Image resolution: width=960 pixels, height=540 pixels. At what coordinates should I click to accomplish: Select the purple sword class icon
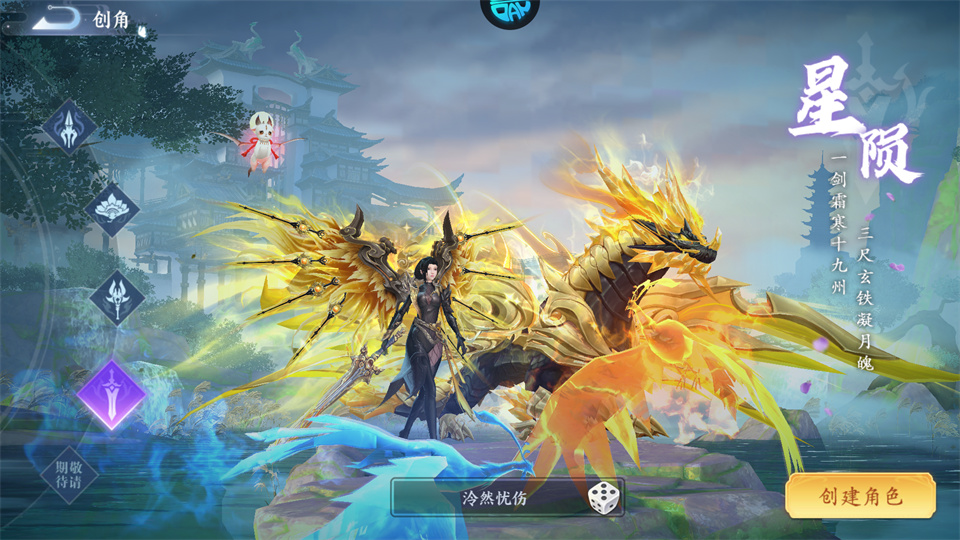(111, 393)
